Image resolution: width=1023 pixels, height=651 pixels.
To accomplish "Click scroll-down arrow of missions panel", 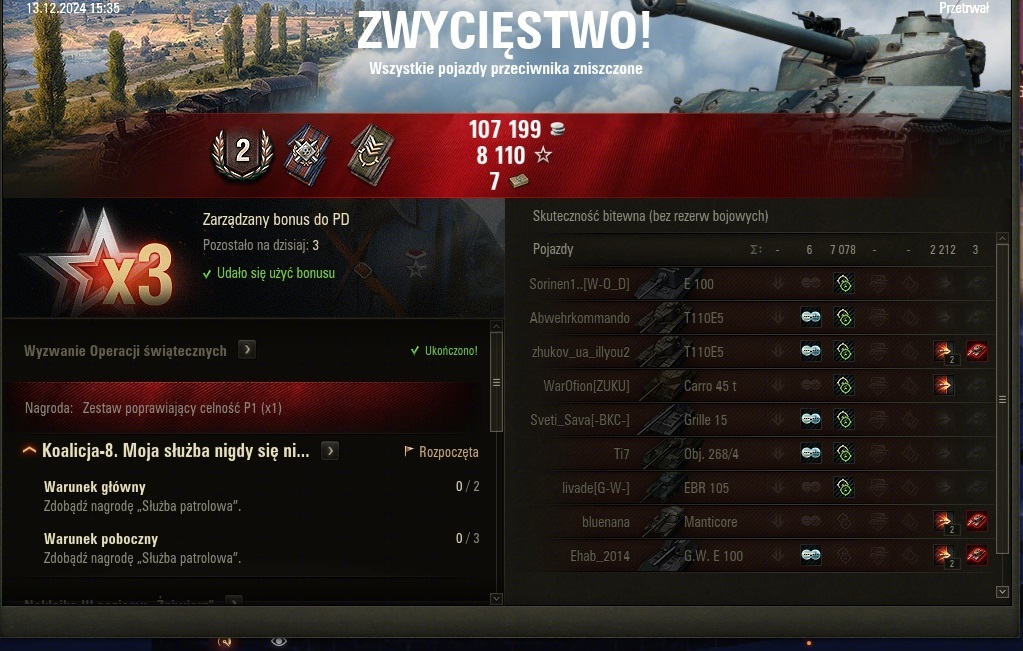I will (x=496, y=598).
